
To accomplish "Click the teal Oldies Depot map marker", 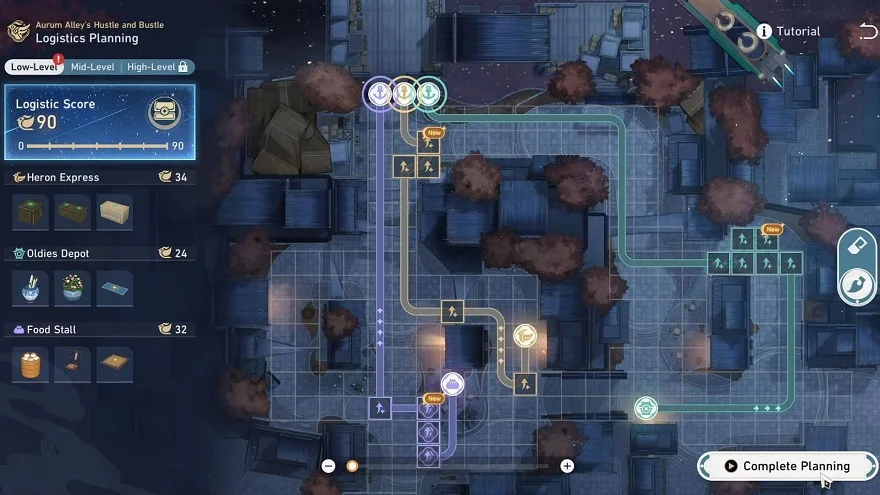I will (x=646, y=408).
